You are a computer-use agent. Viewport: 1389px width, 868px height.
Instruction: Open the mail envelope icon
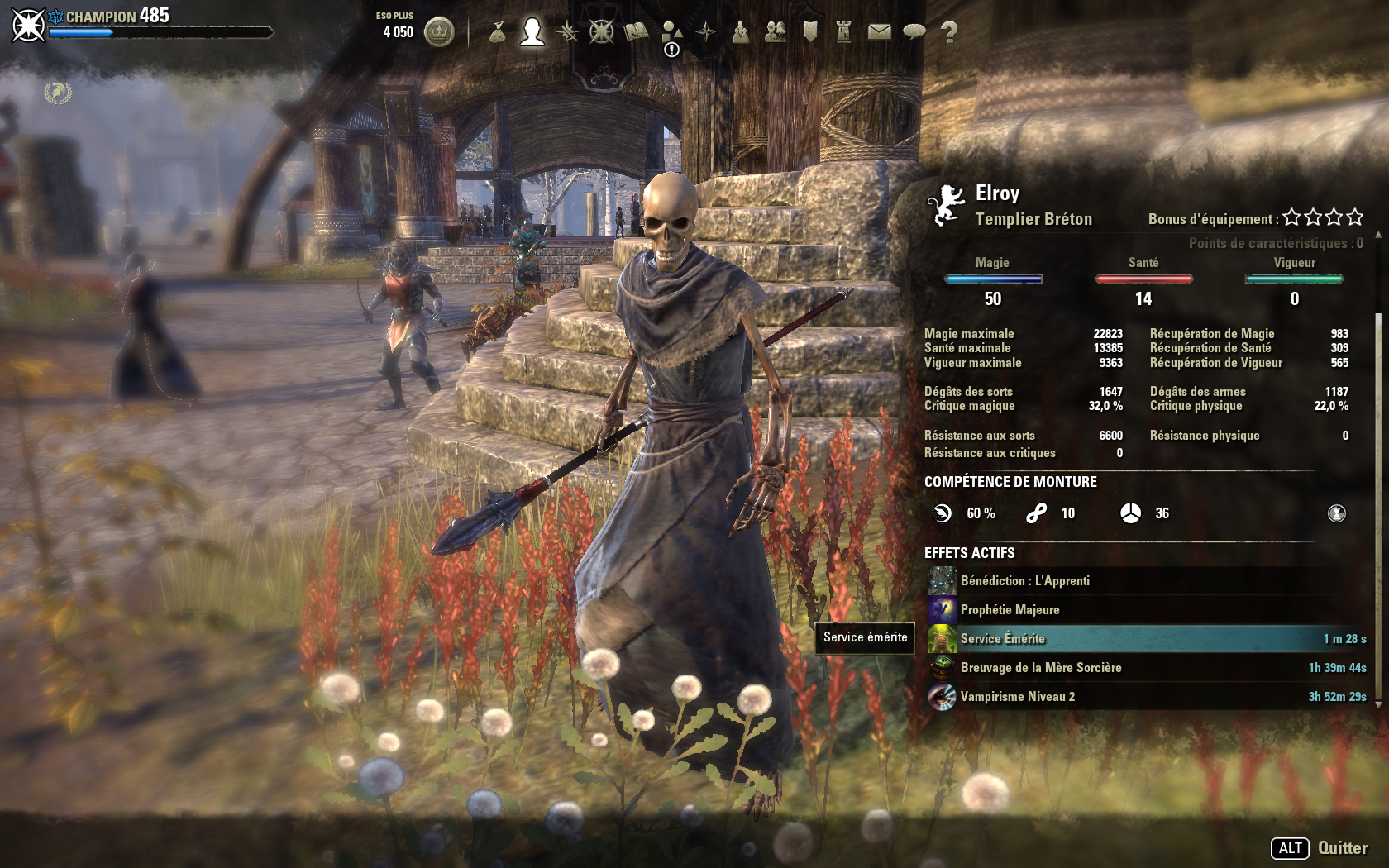[x=879, y=32]
